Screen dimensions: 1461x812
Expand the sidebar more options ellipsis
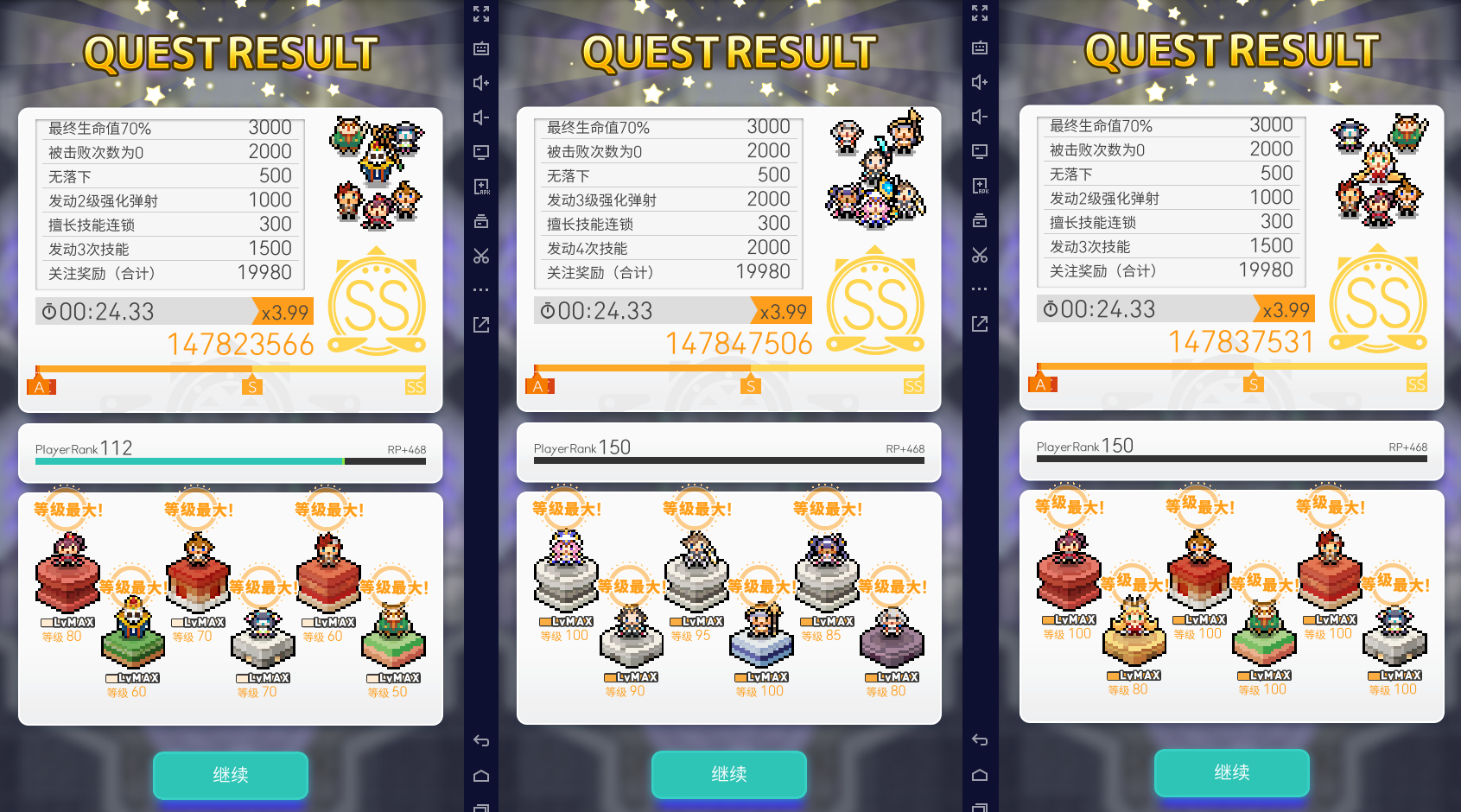(x=482, y=289)
